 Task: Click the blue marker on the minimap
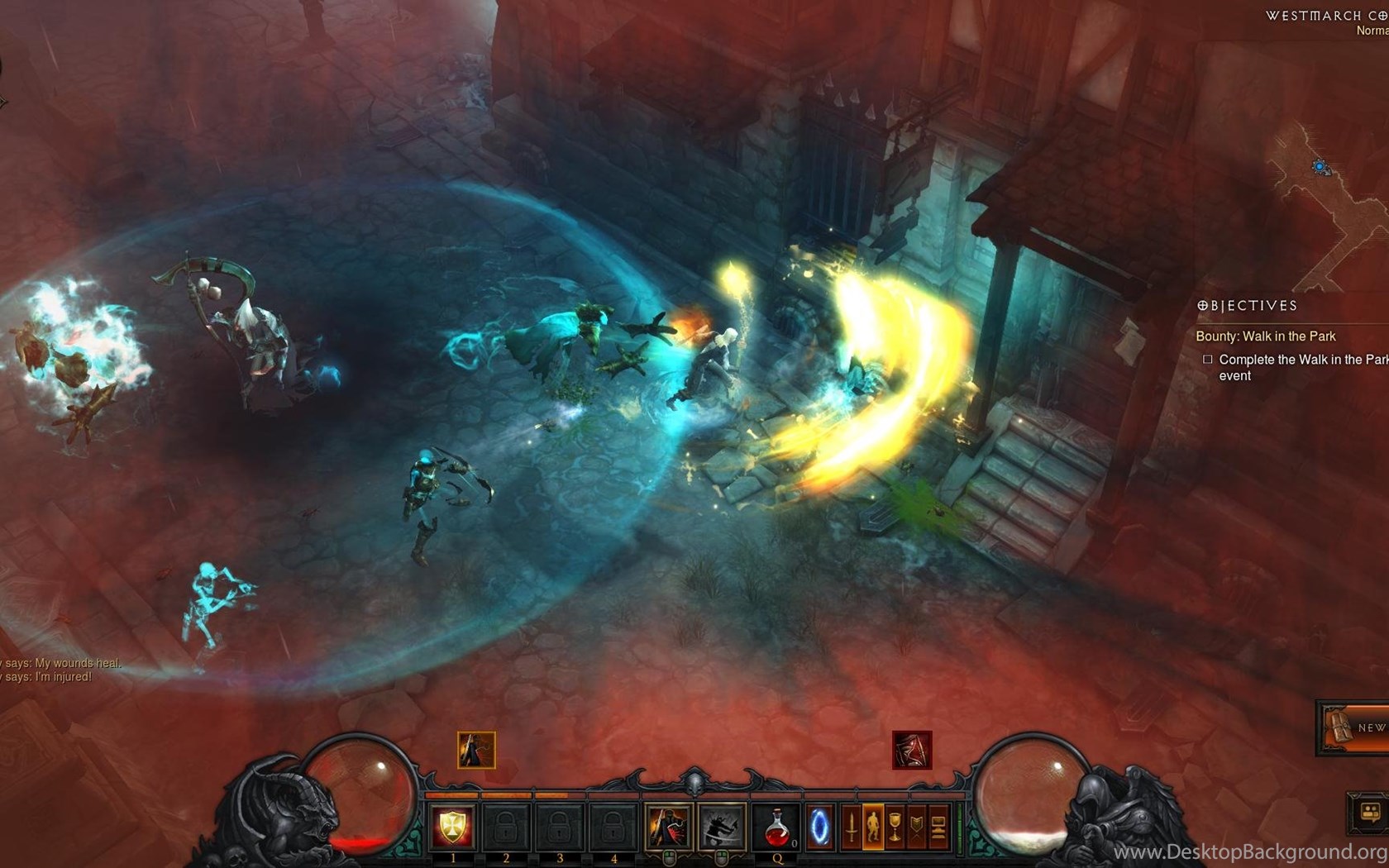pos(1320,167)
